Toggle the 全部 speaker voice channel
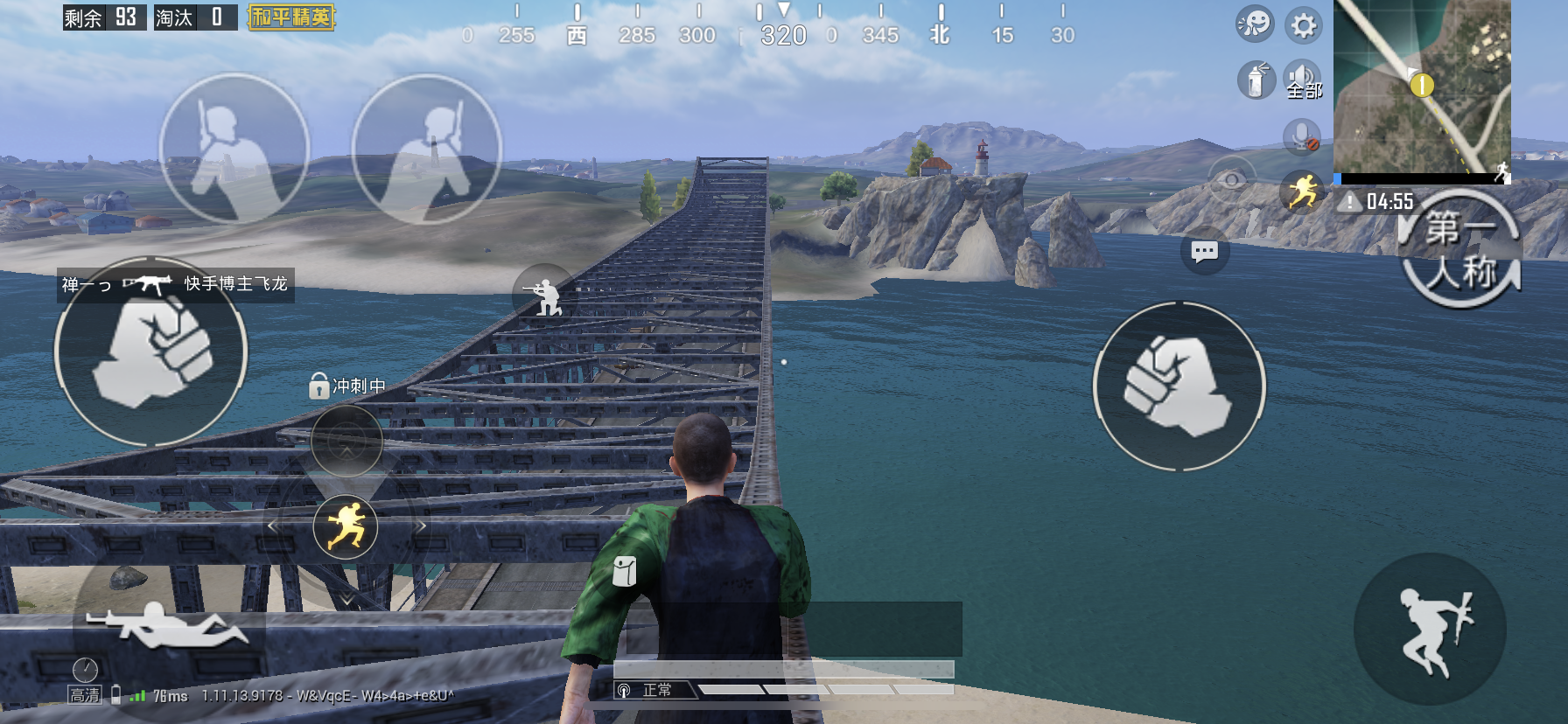 pos(1303,80)
